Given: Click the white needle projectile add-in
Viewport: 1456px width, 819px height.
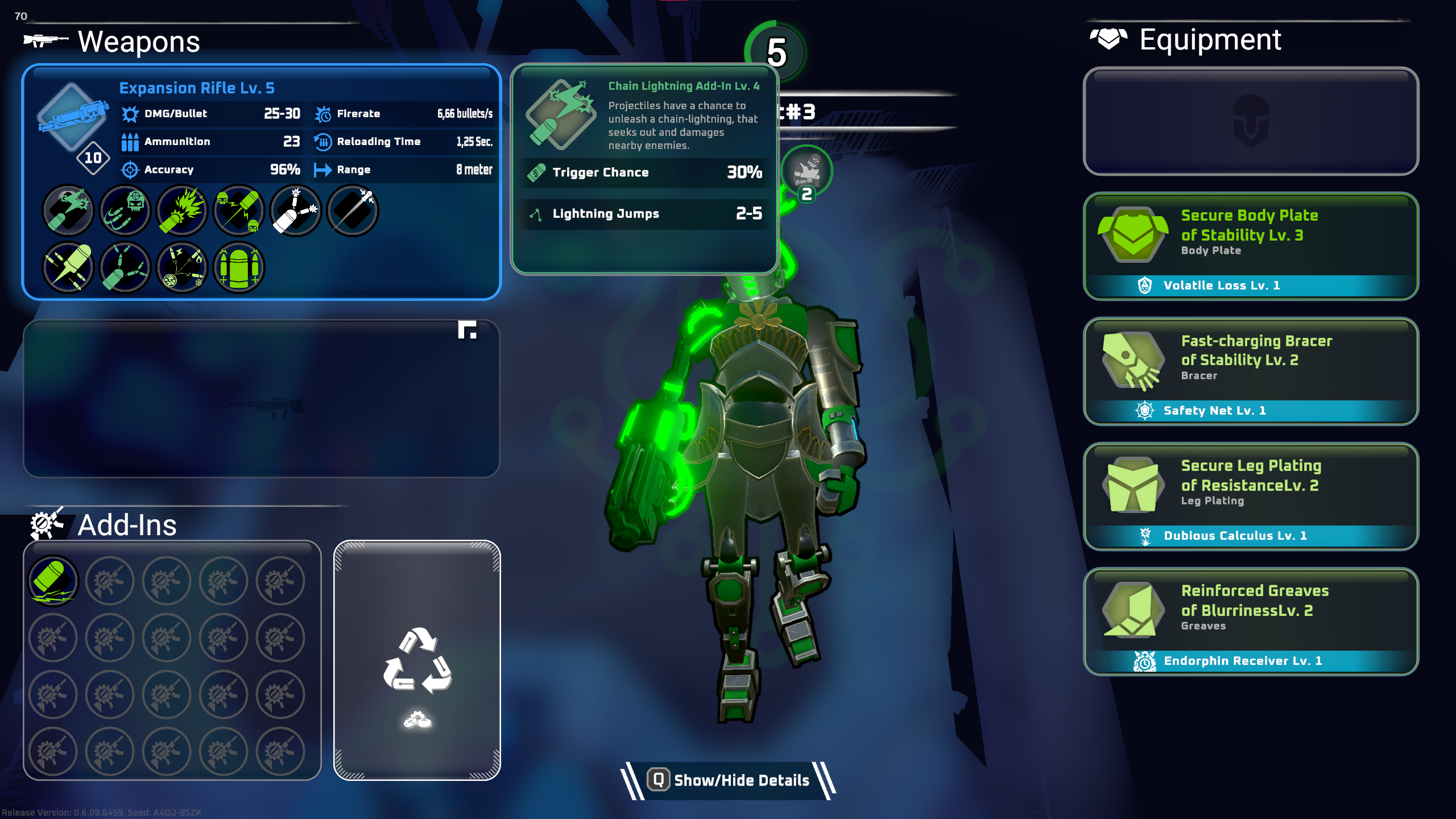Looking at the screenshot, I should click(353, 211).
